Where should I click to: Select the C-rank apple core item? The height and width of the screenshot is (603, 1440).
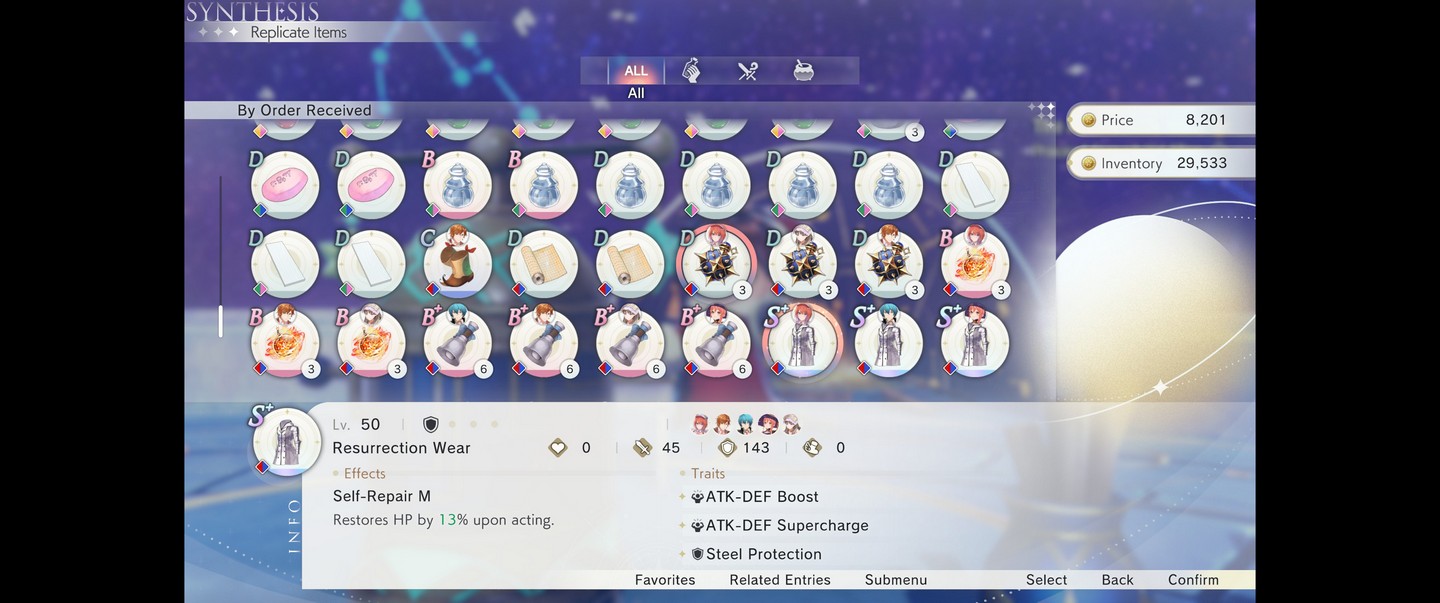pyautogui.click(x=457, y=263)
